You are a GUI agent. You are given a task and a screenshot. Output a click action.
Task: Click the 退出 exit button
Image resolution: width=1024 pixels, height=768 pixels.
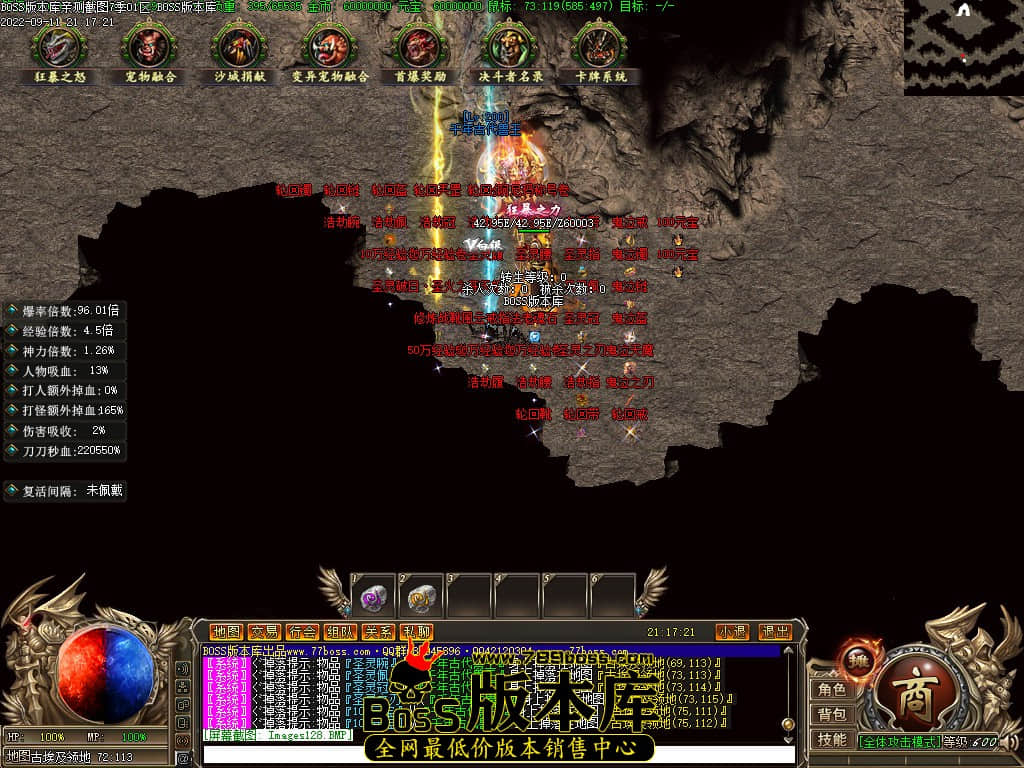(x=775, y=632)
